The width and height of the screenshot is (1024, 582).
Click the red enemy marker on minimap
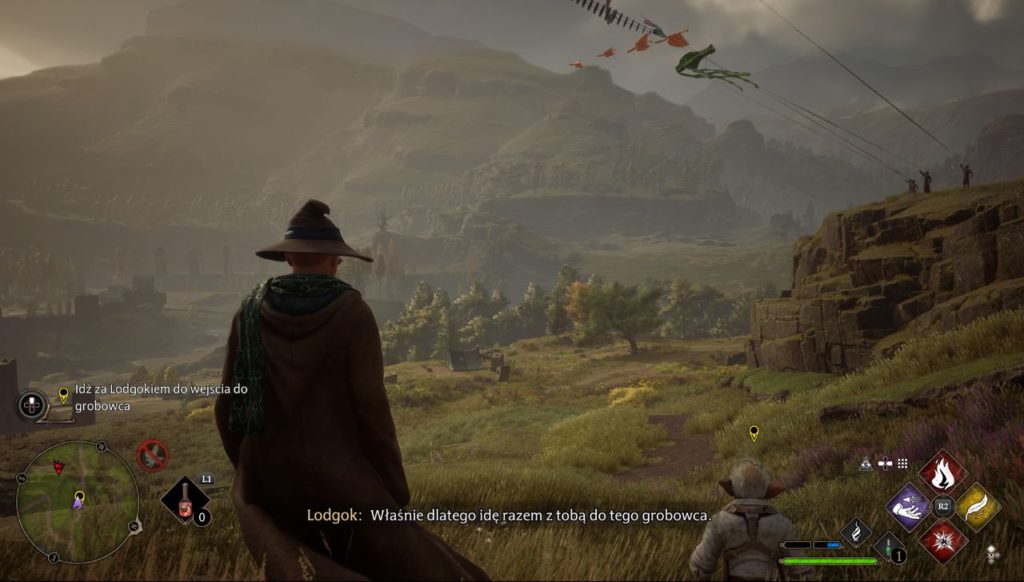(58, 467)
